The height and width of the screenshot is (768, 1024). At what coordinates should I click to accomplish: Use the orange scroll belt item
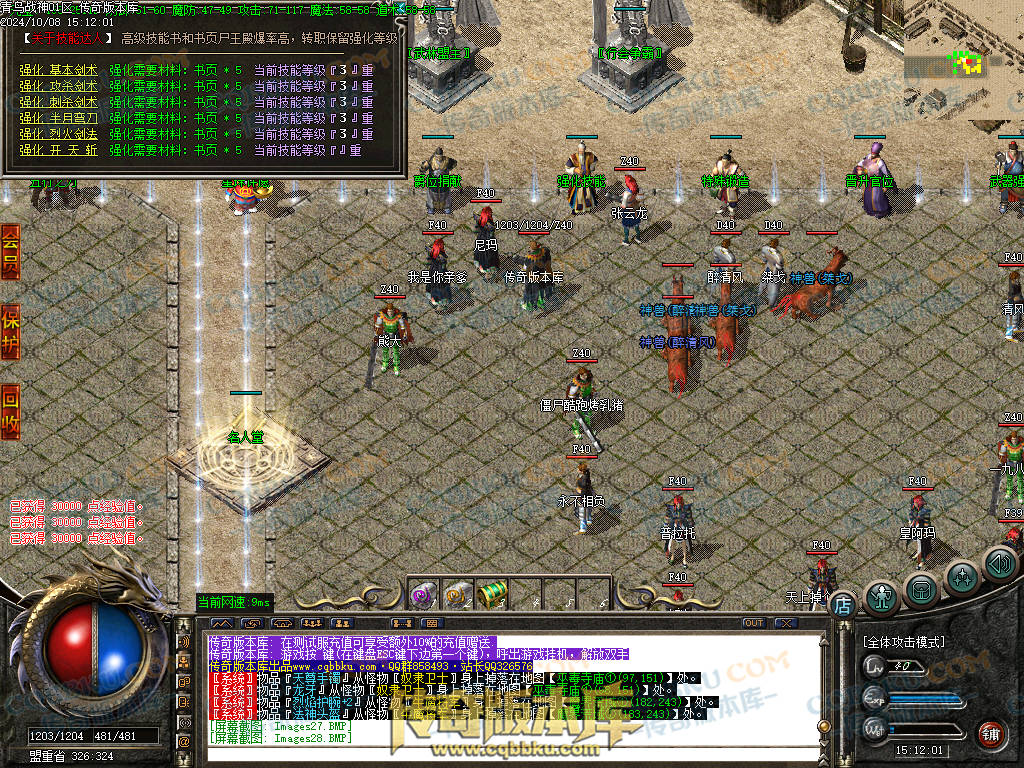[x=457, y=595]
